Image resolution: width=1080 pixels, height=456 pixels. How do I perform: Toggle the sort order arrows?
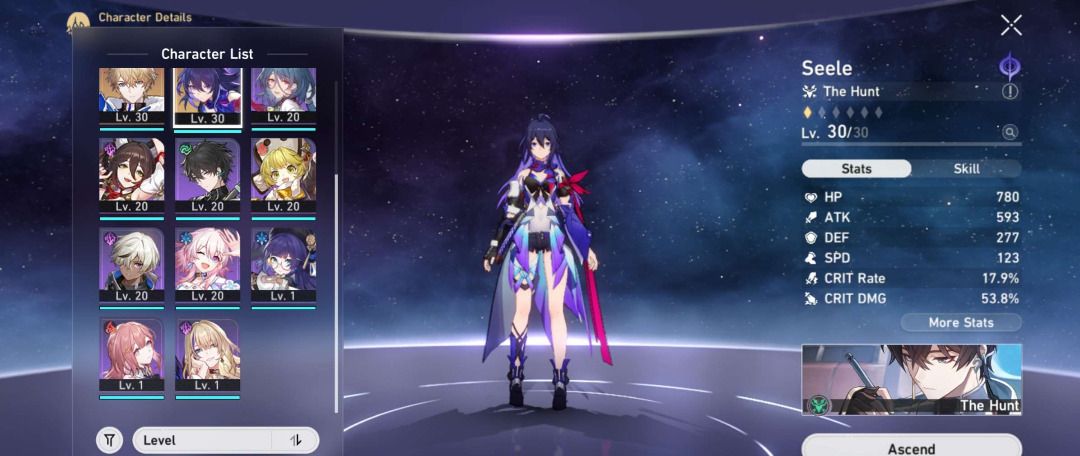(x=296, y=440)
